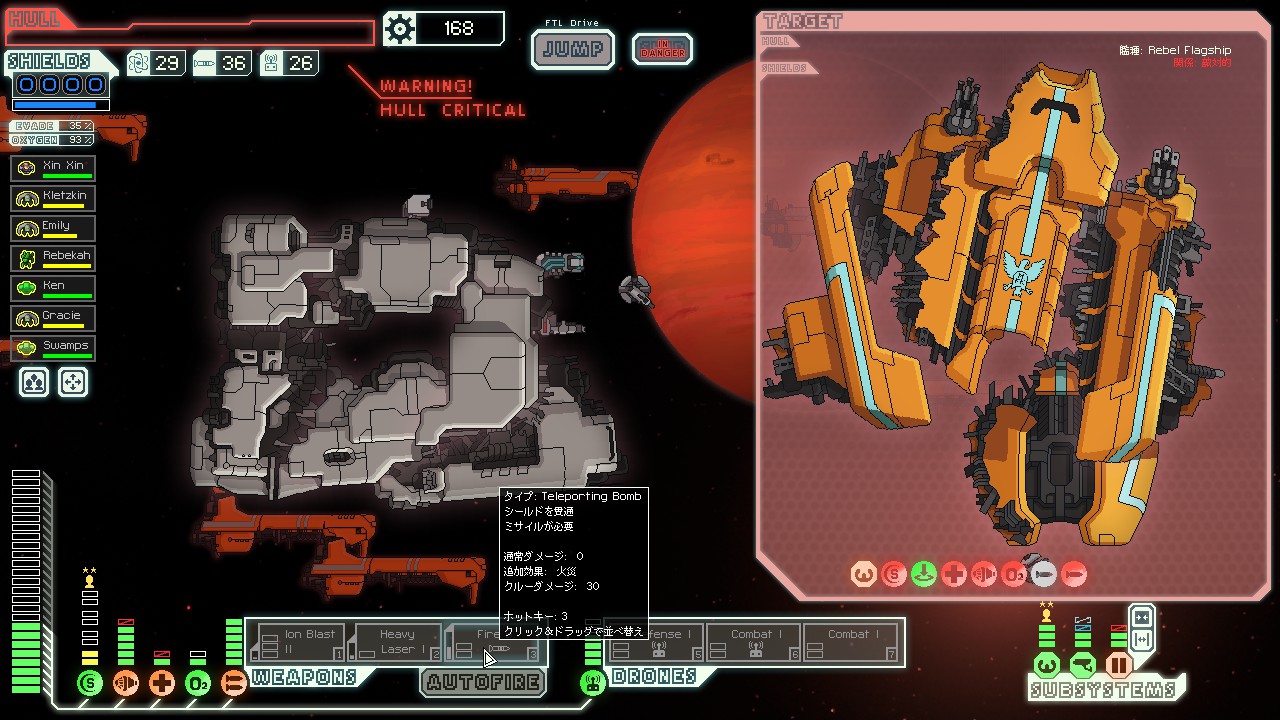Select crew member Gracie

pyautogui.click(x=53, y=318)
